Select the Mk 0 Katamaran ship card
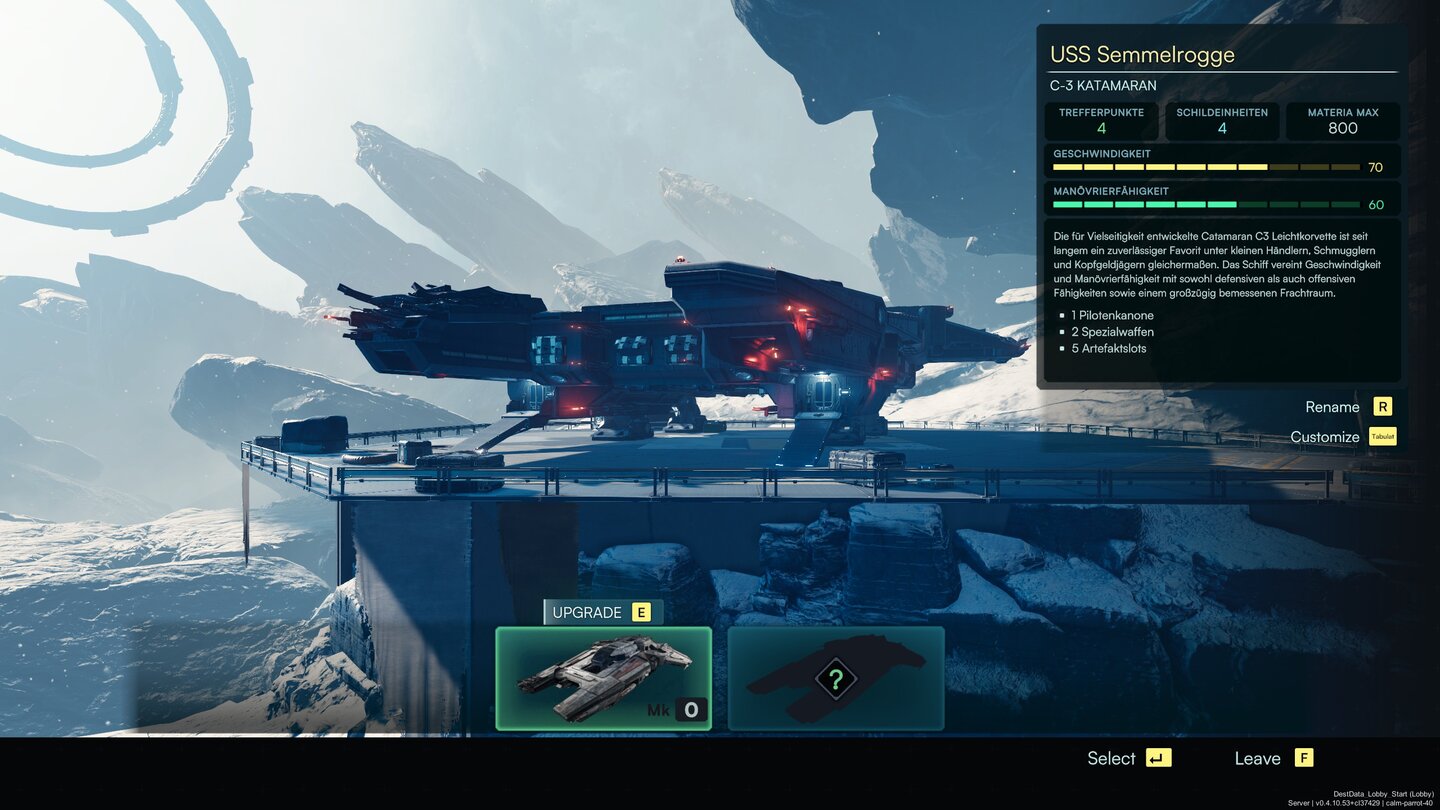Viewport: 1440px width, 810px height. [603, 678]
